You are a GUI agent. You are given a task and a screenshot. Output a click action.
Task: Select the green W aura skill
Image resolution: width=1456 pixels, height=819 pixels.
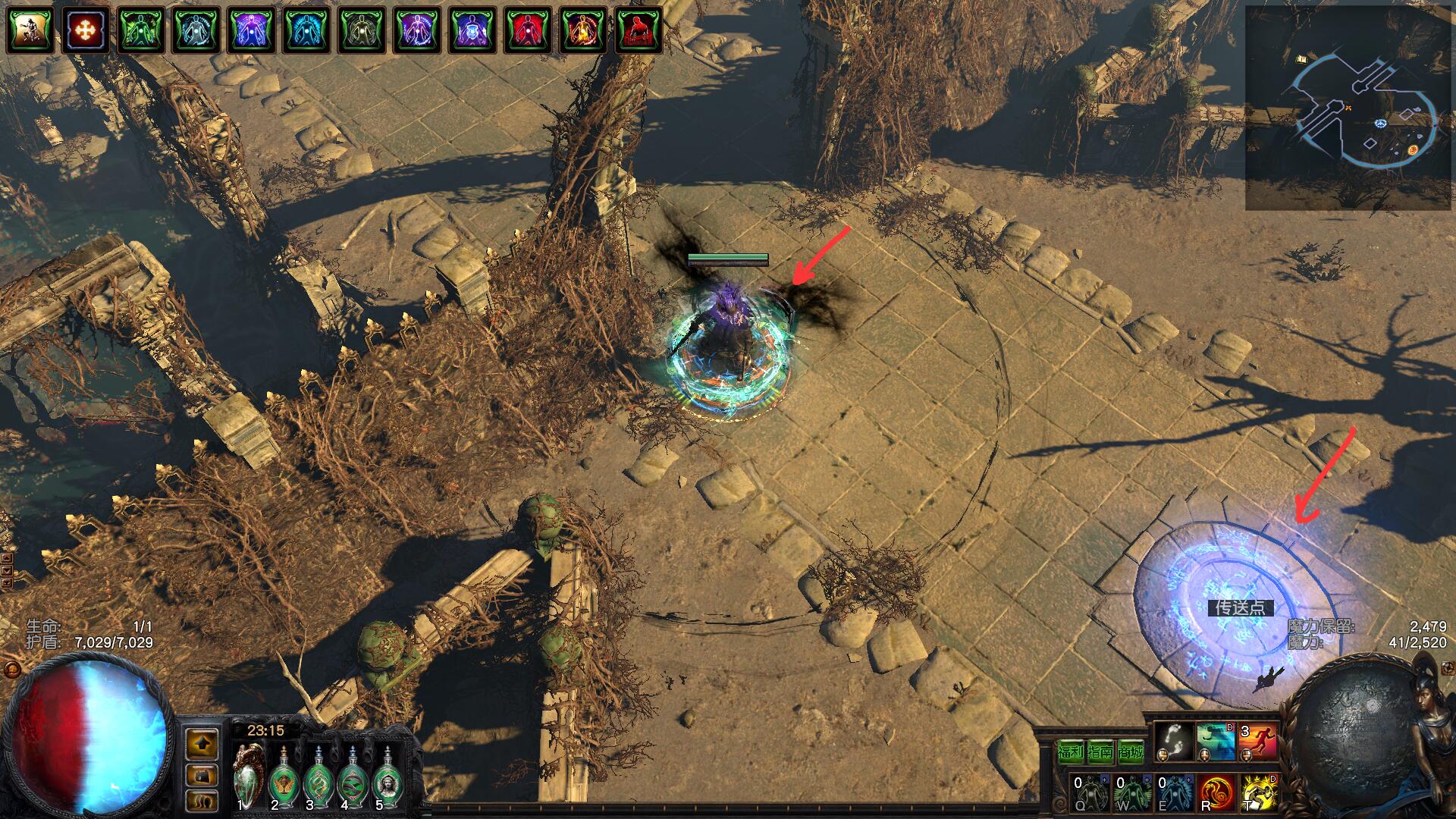1132,792
